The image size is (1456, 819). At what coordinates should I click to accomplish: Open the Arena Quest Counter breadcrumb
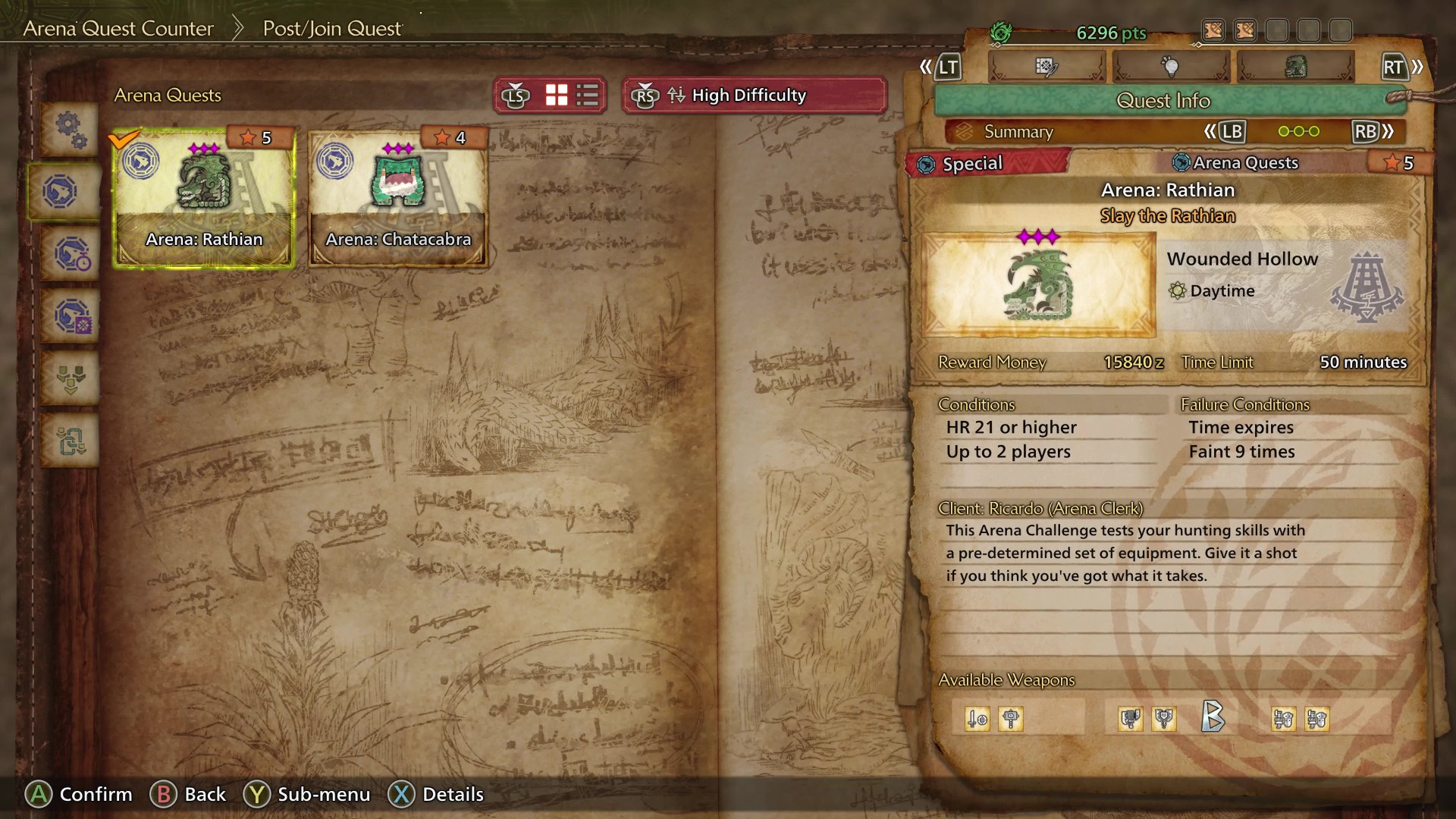pos(118,28)
